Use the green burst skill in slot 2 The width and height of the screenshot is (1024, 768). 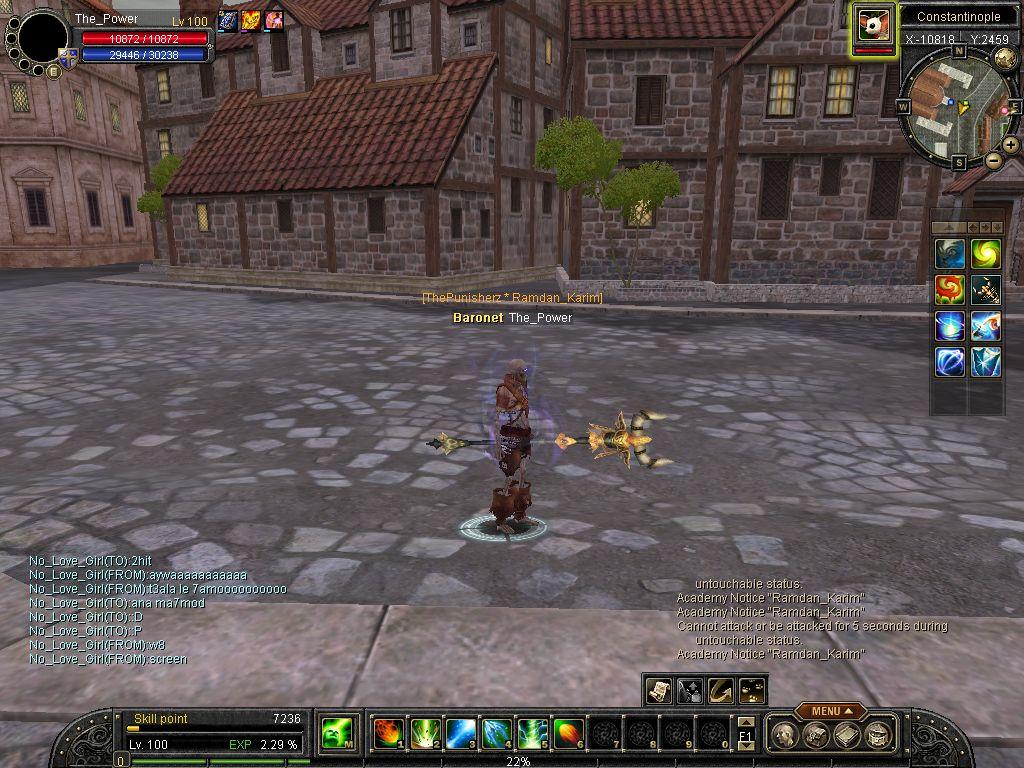click(x=424, y=734)
